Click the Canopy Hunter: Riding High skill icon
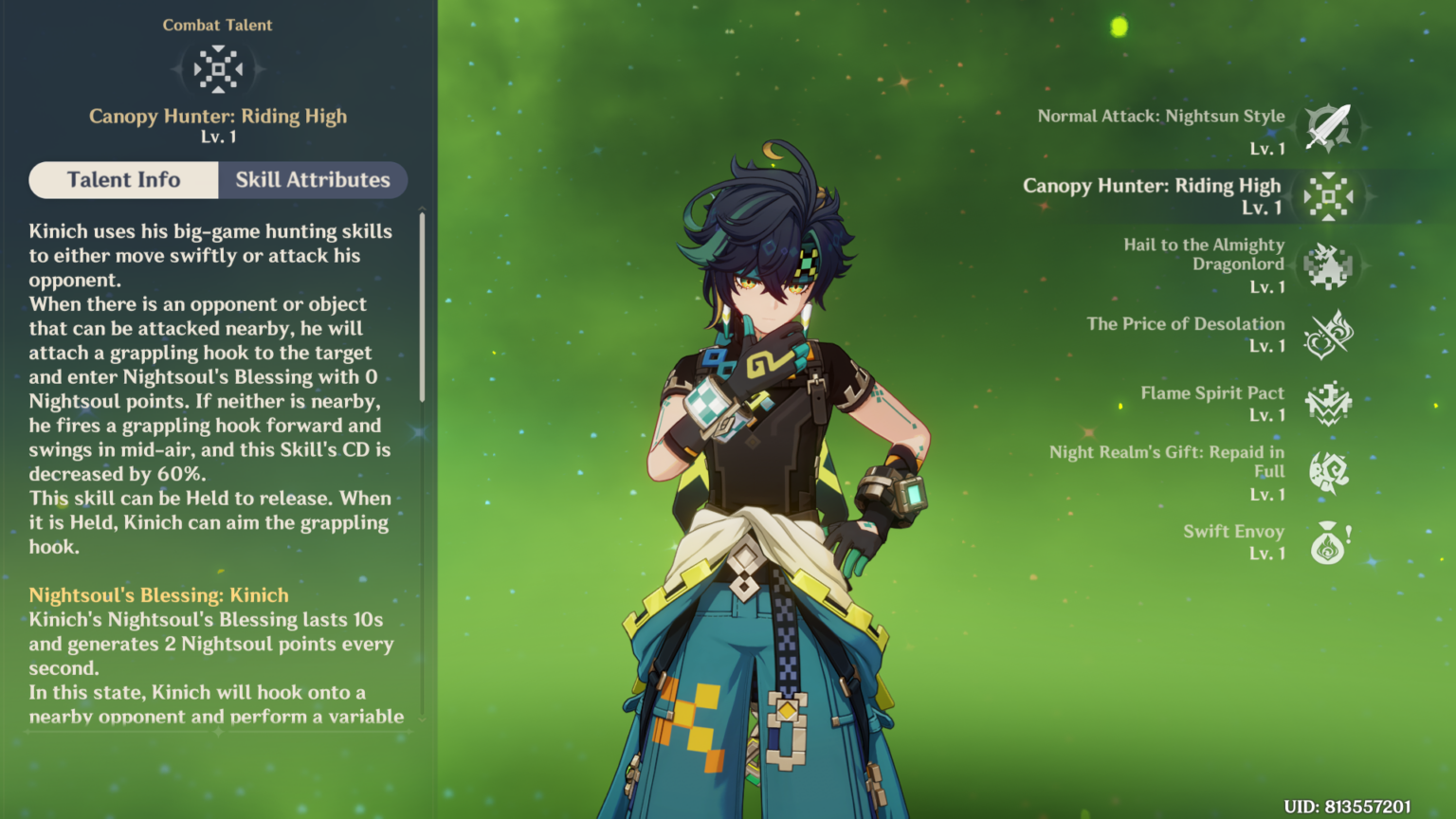This screenshot has width=1456, height=819. 1331,196
